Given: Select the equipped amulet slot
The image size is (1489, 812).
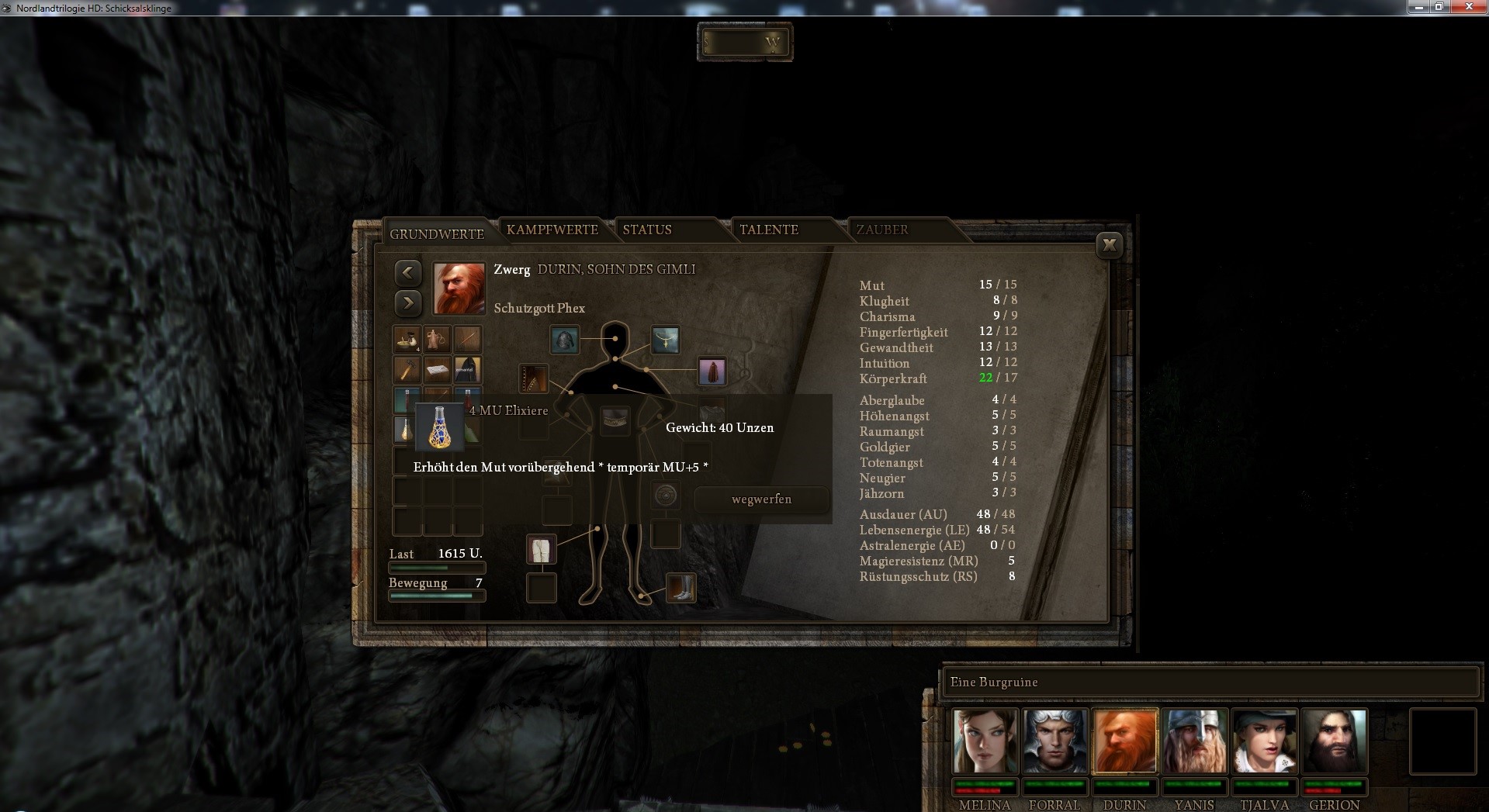Looking at the screenshot, I should [x=665, y=339].
